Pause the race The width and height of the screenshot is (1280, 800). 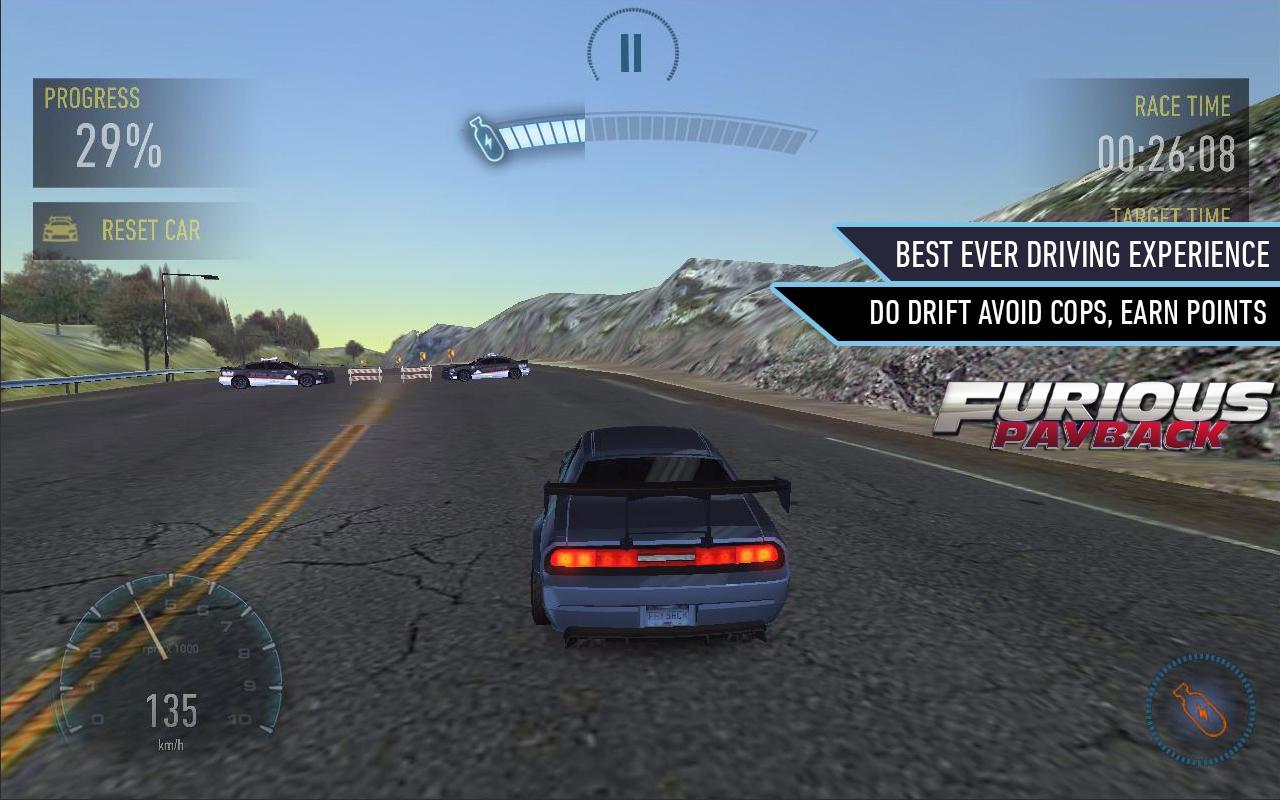pyautogui.click(x=631, y=52)
